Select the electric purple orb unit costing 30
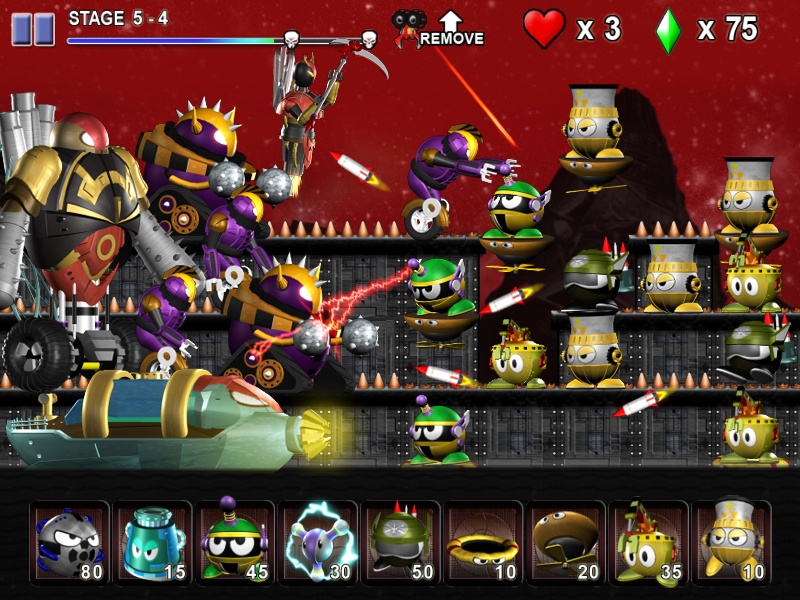 tap(318, 541)
